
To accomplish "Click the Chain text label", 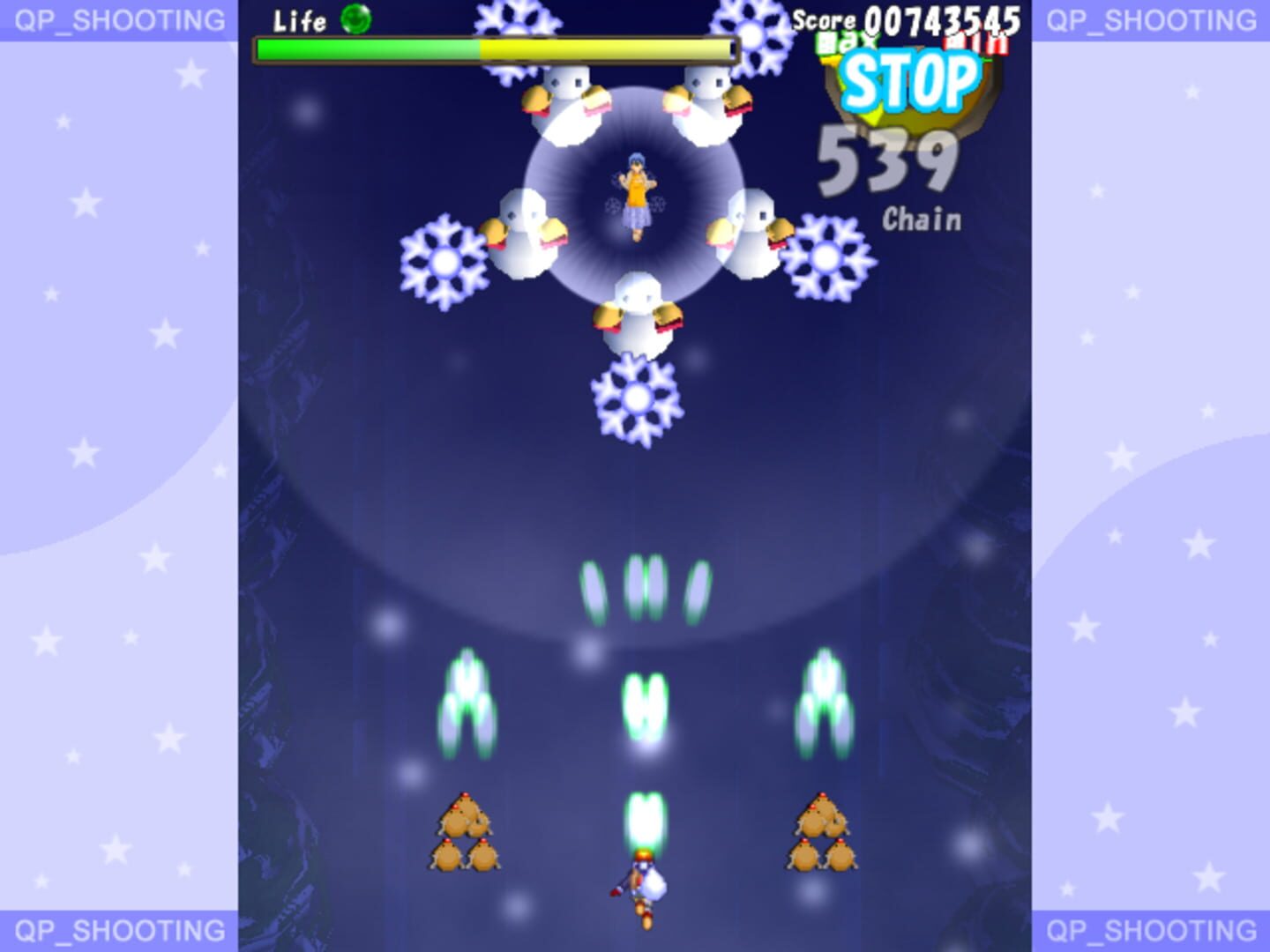I will point(921,220).
